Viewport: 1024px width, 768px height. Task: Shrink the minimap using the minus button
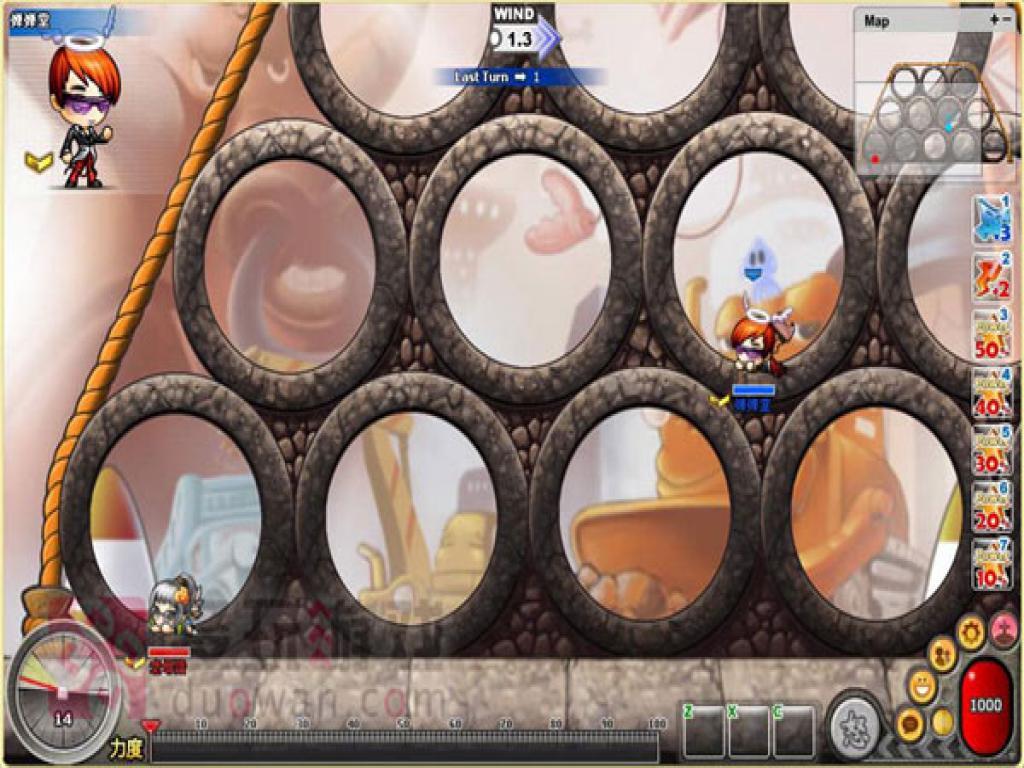1006,19
